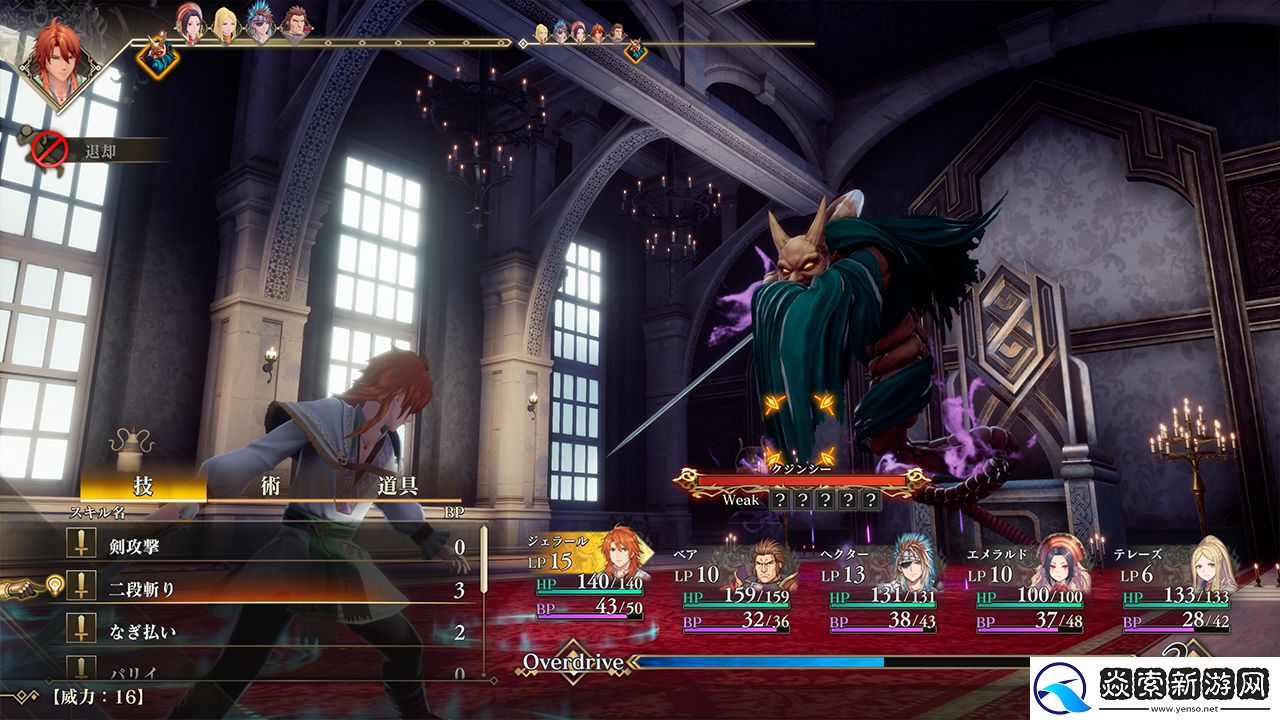Open the 炎索新游网 watermark logo
This screenshot has width=1280, height=720.
click(1155, 688)
